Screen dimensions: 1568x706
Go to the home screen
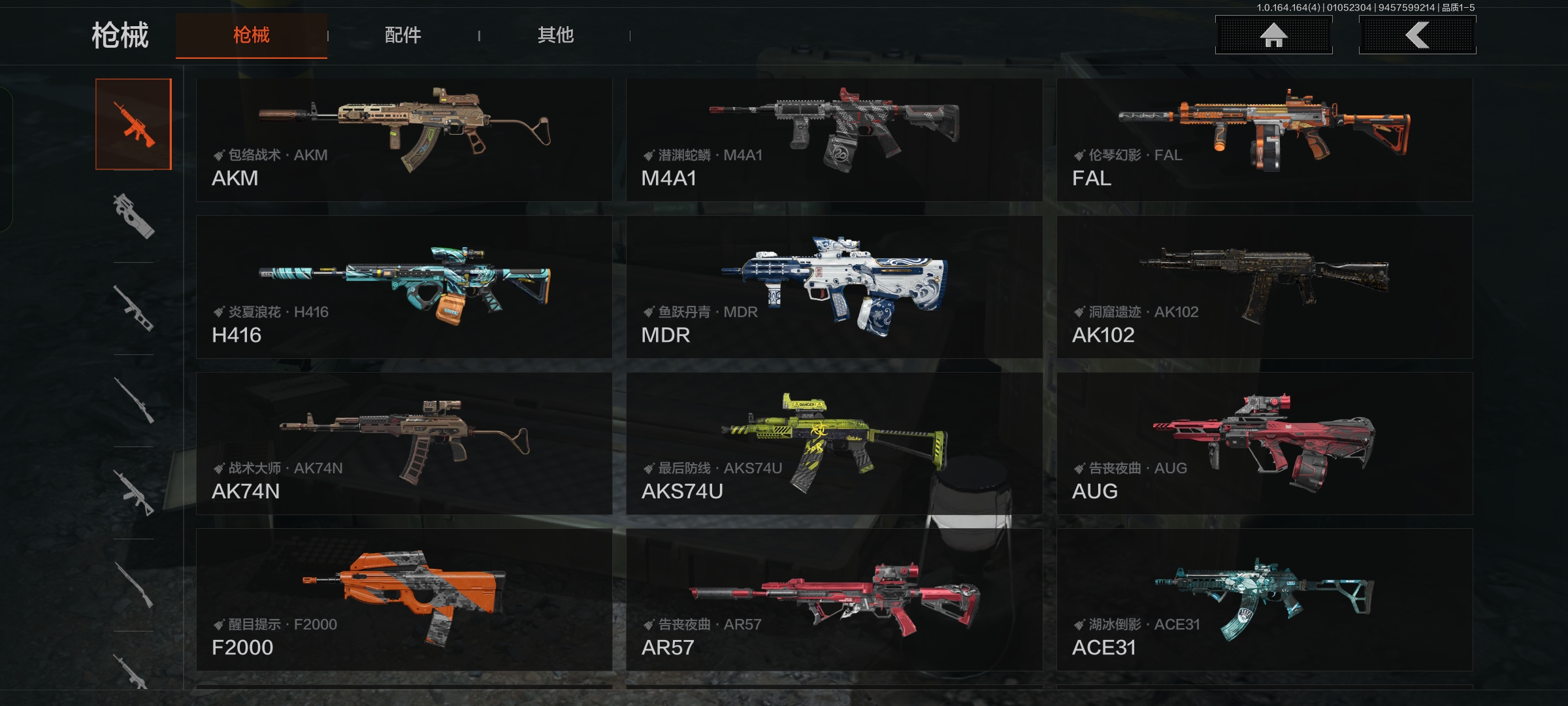[1273, 35]
